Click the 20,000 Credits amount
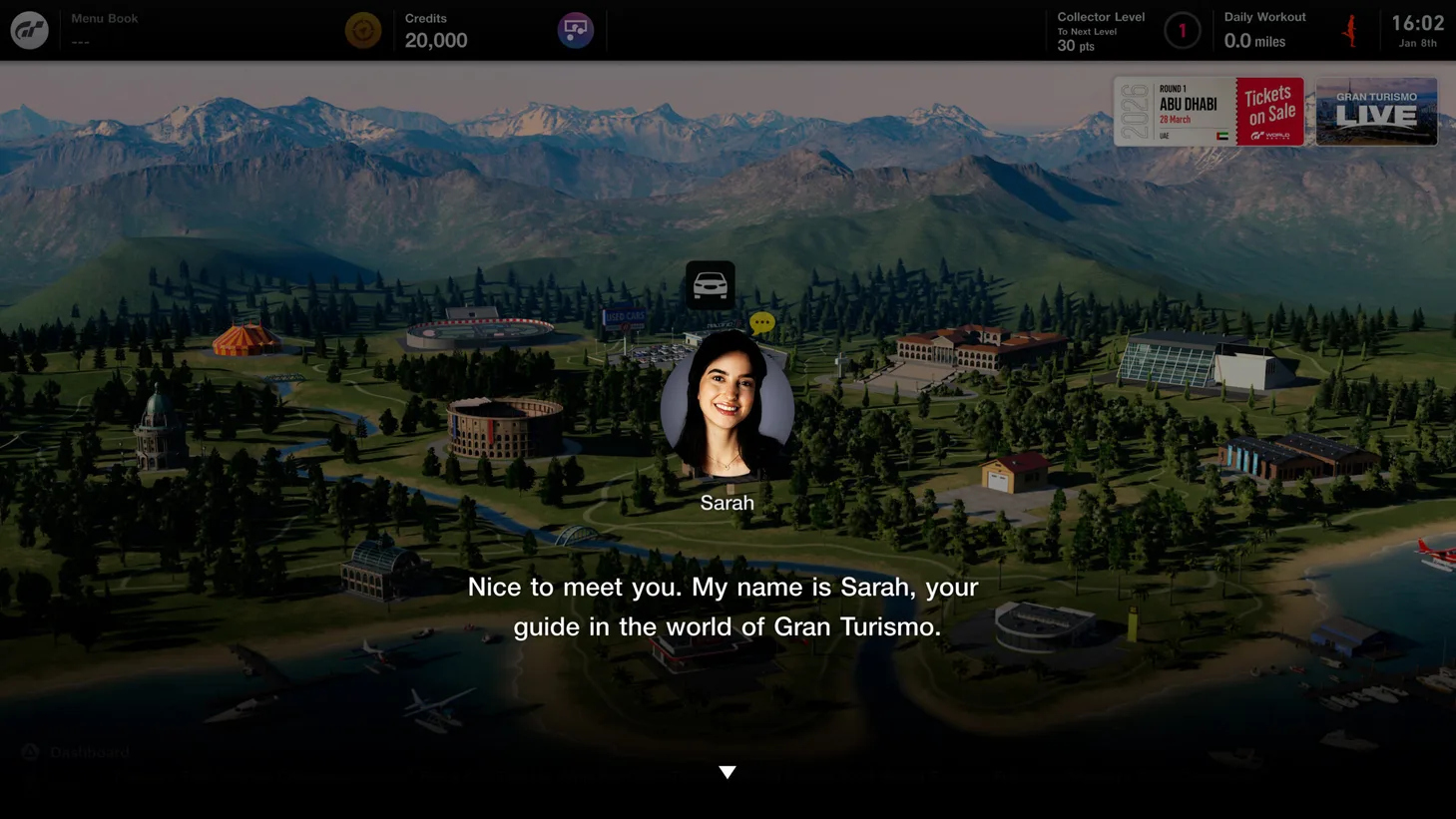The width and height of the screenshot is (1456, 819). [435, 40]
